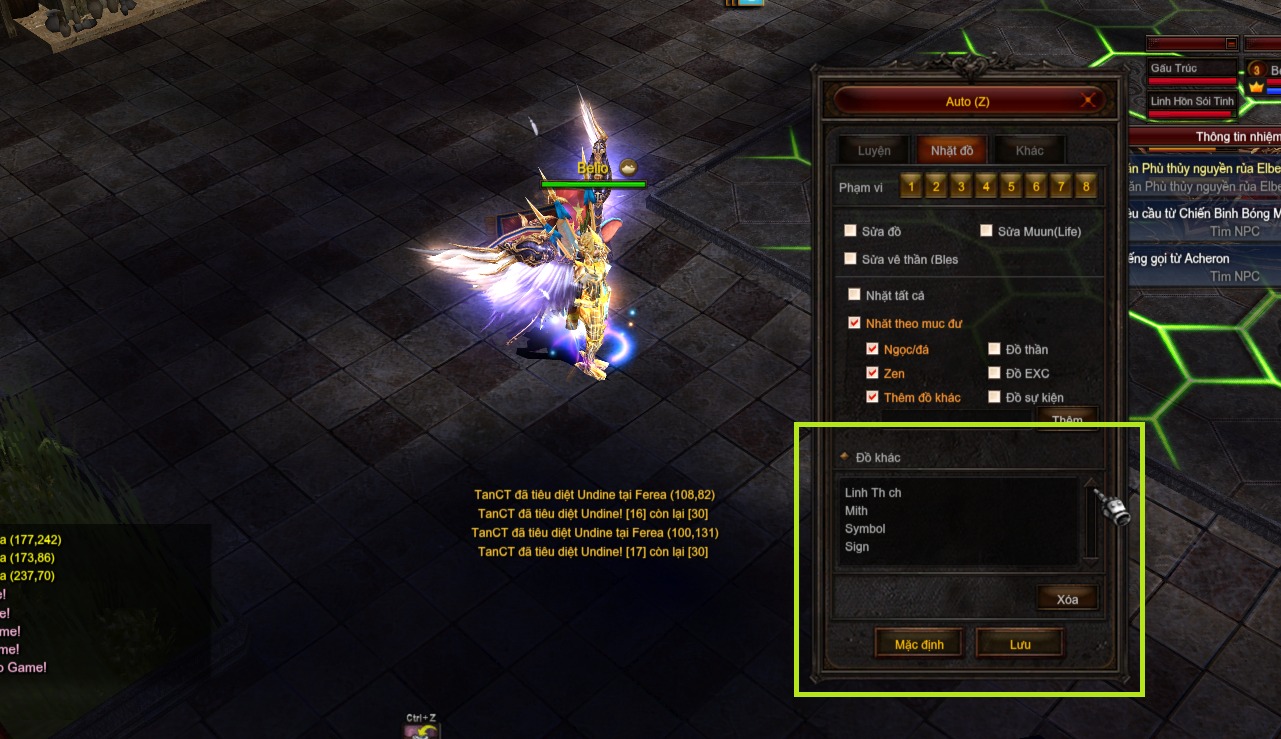The width and height of the screenshot is (1281, 739).
Task: Set pickup range to 5
Action: (x=1010, y=186)
